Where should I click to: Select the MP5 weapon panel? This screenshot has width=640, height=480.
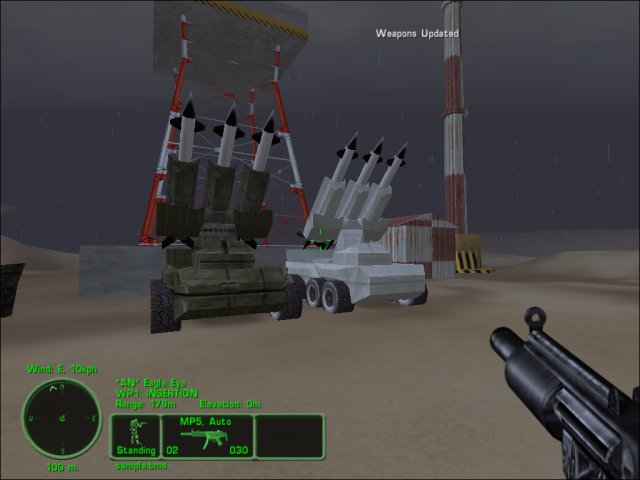coord(206,437)
